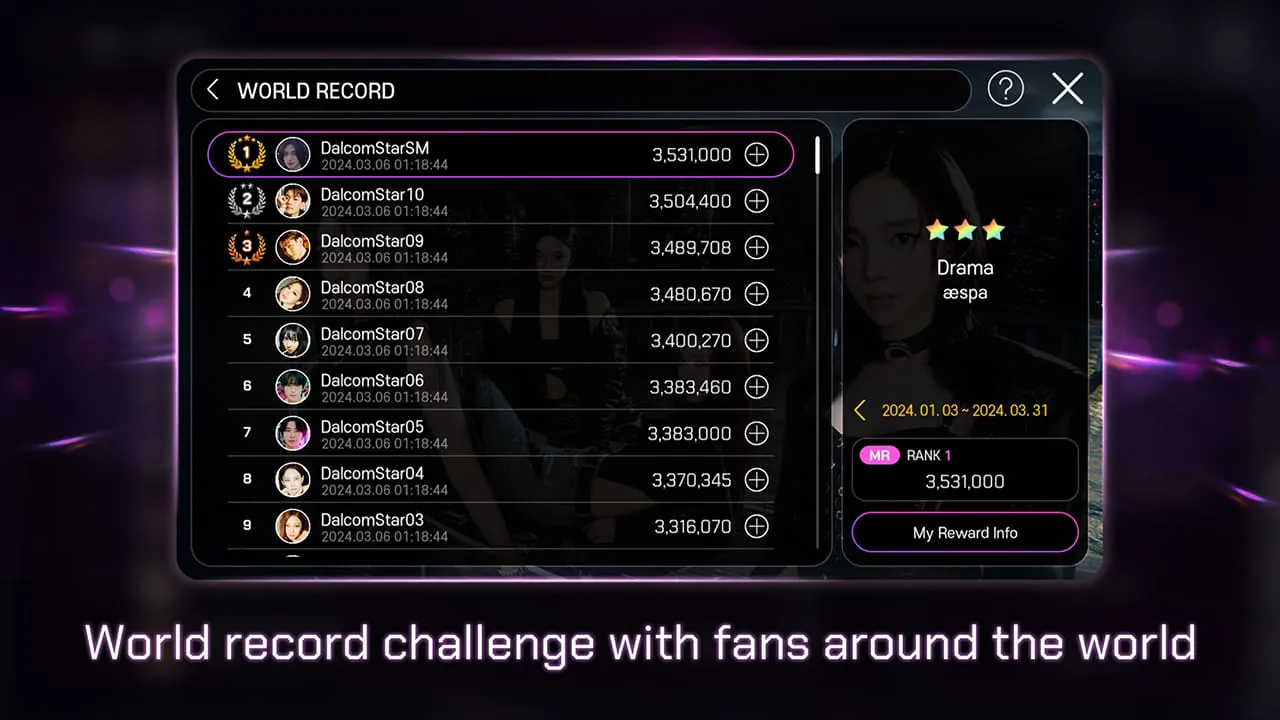Open My Reward Info
The height and width of the screenshot is (720, 1280).
pos(964,533)
